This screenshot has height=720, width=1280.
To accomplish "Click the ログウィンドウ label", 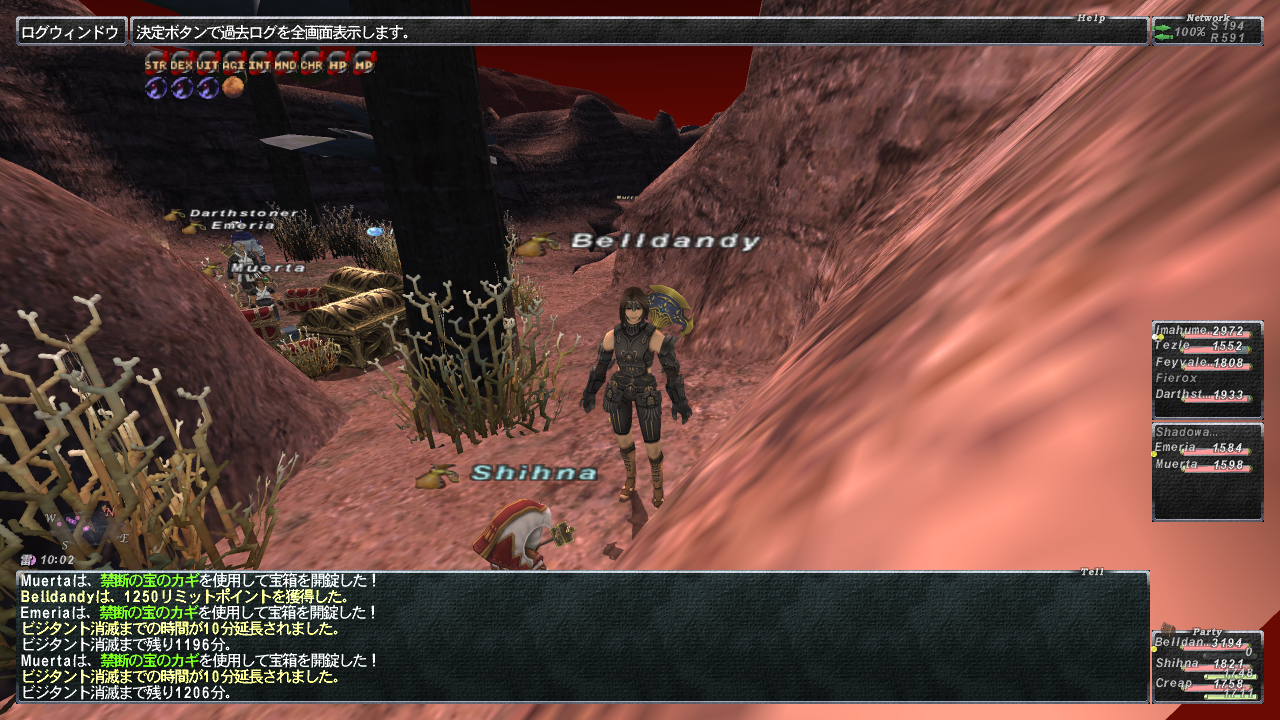I will (71, 32).
